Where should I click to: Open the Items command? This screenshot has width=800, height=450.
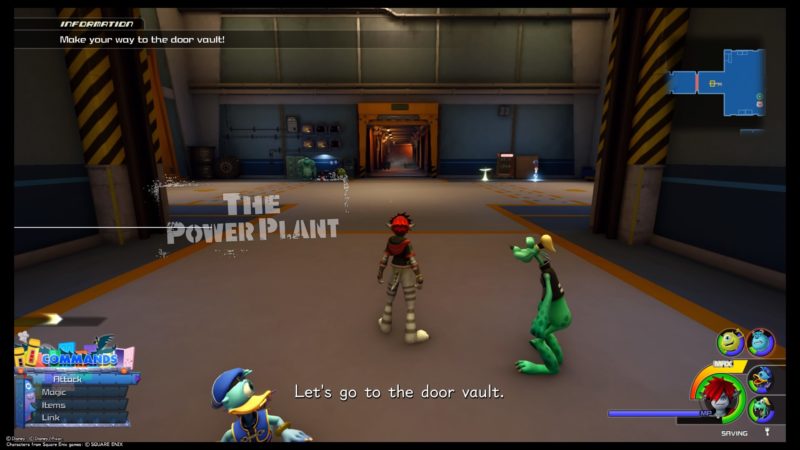[55, 405]
